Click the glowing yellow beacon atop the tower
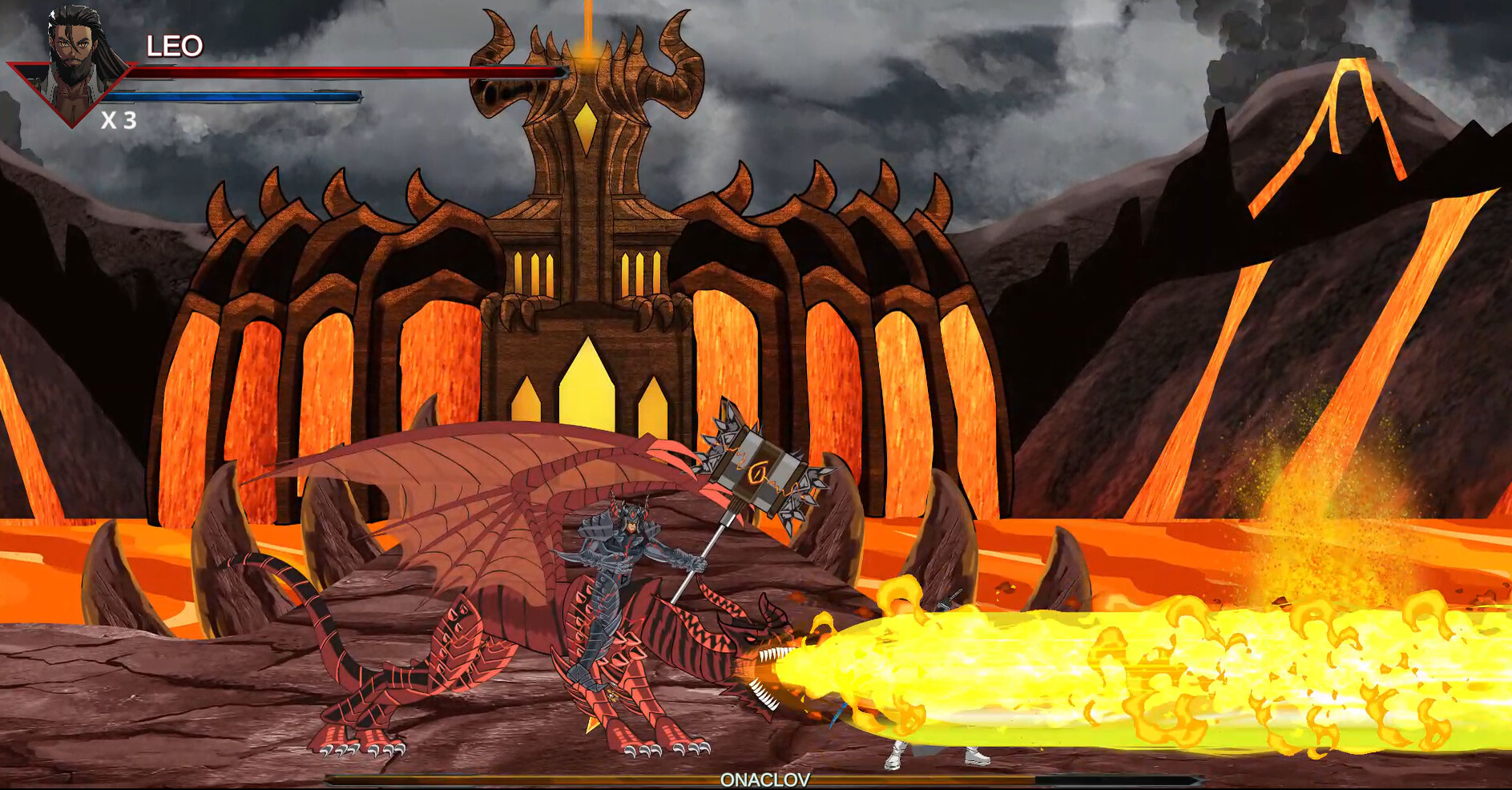 [587, 48]
